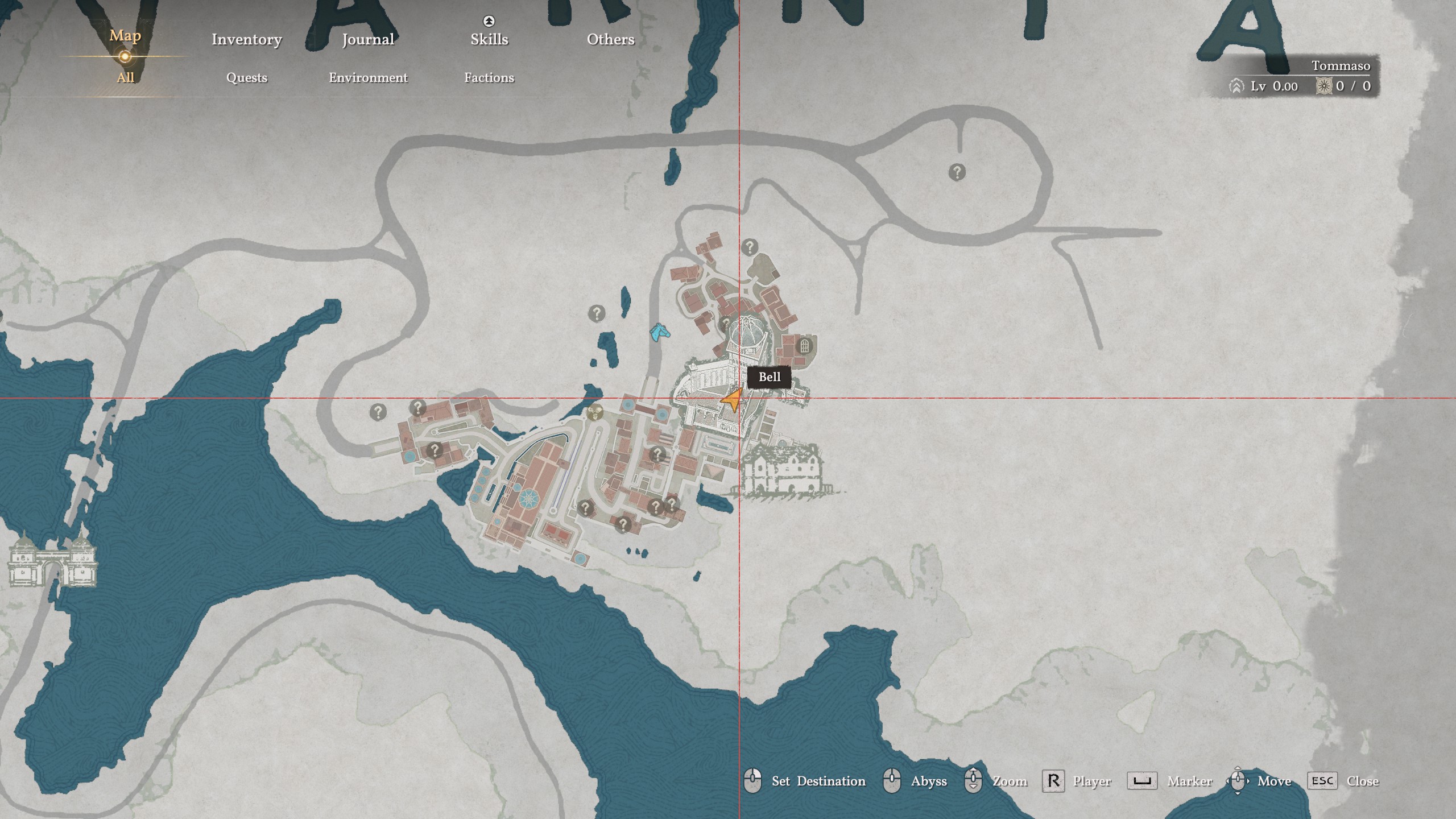Image resolution: width=1456 pixels, height=819 pixels.
Task: Open the Journal tab
Action: [x=368, y=39]
